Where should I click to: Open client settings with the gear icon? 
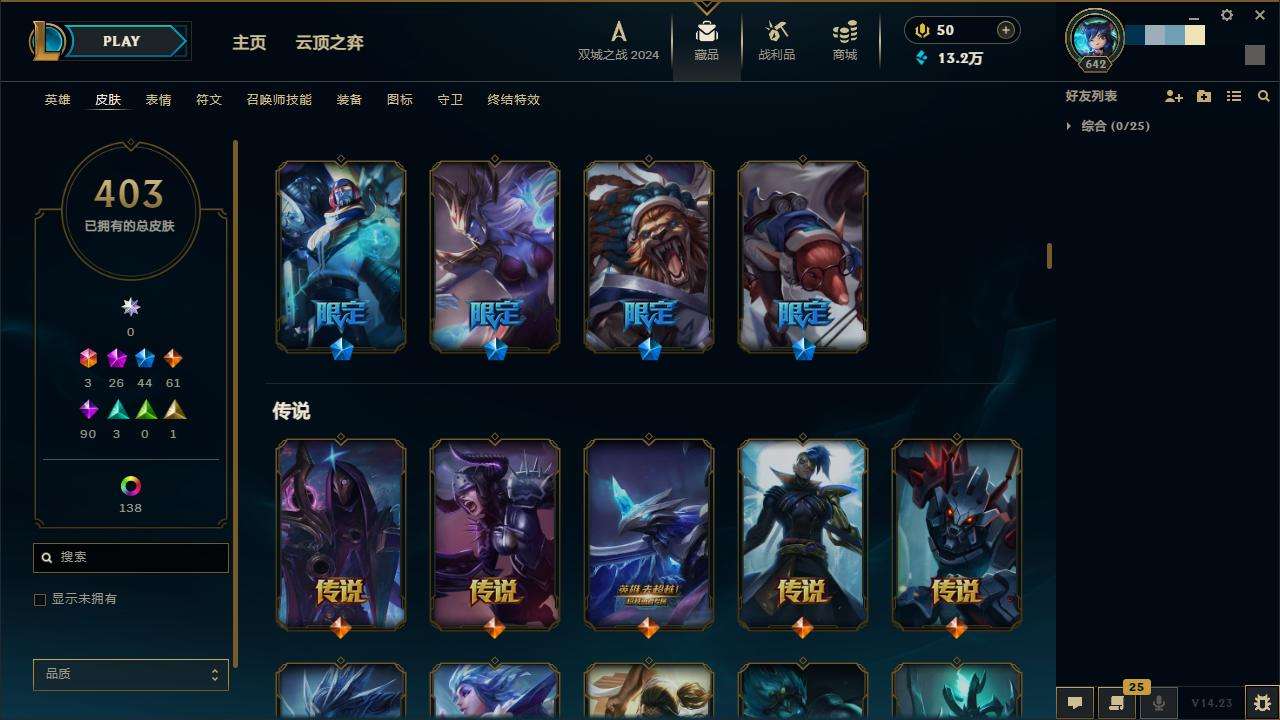(x=1227, y=15)
